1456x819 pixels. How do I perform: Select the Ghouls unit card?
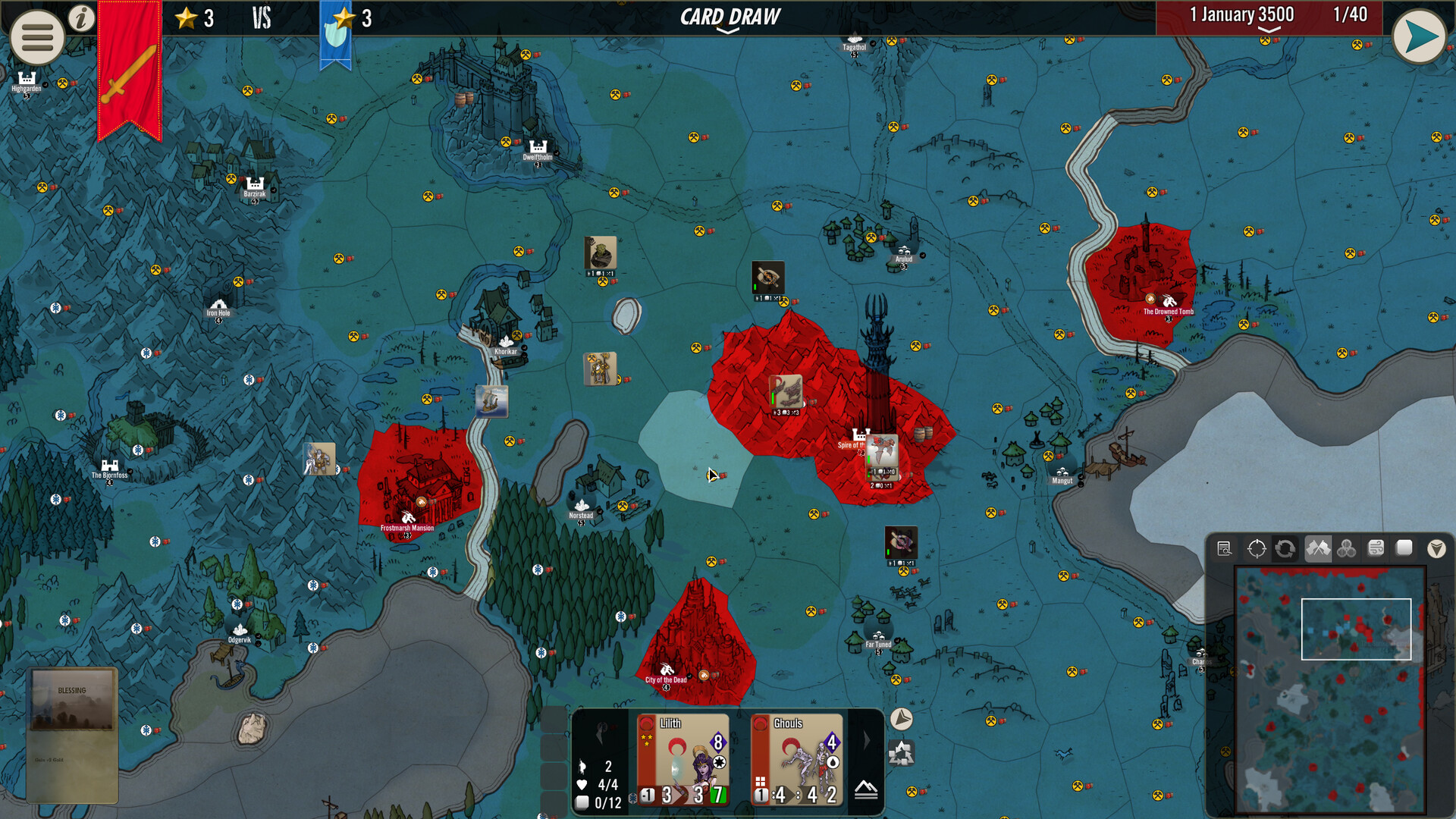pos(797,760)
